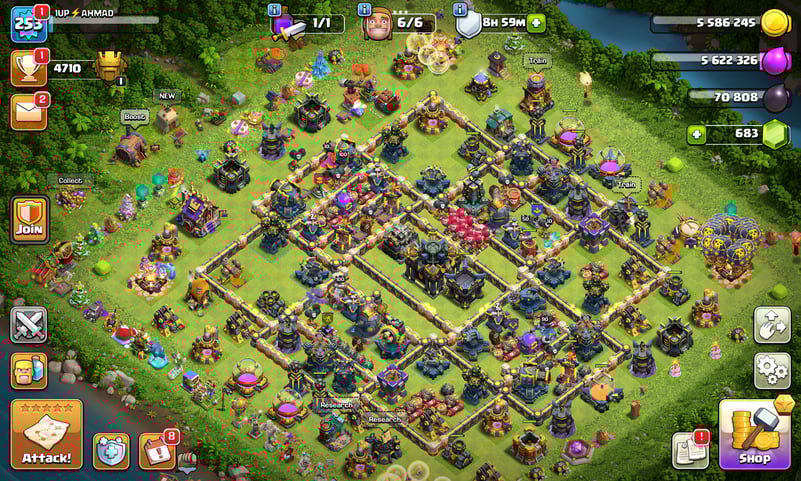
Task: Open the events calendar icon
Action: point(156,451)
